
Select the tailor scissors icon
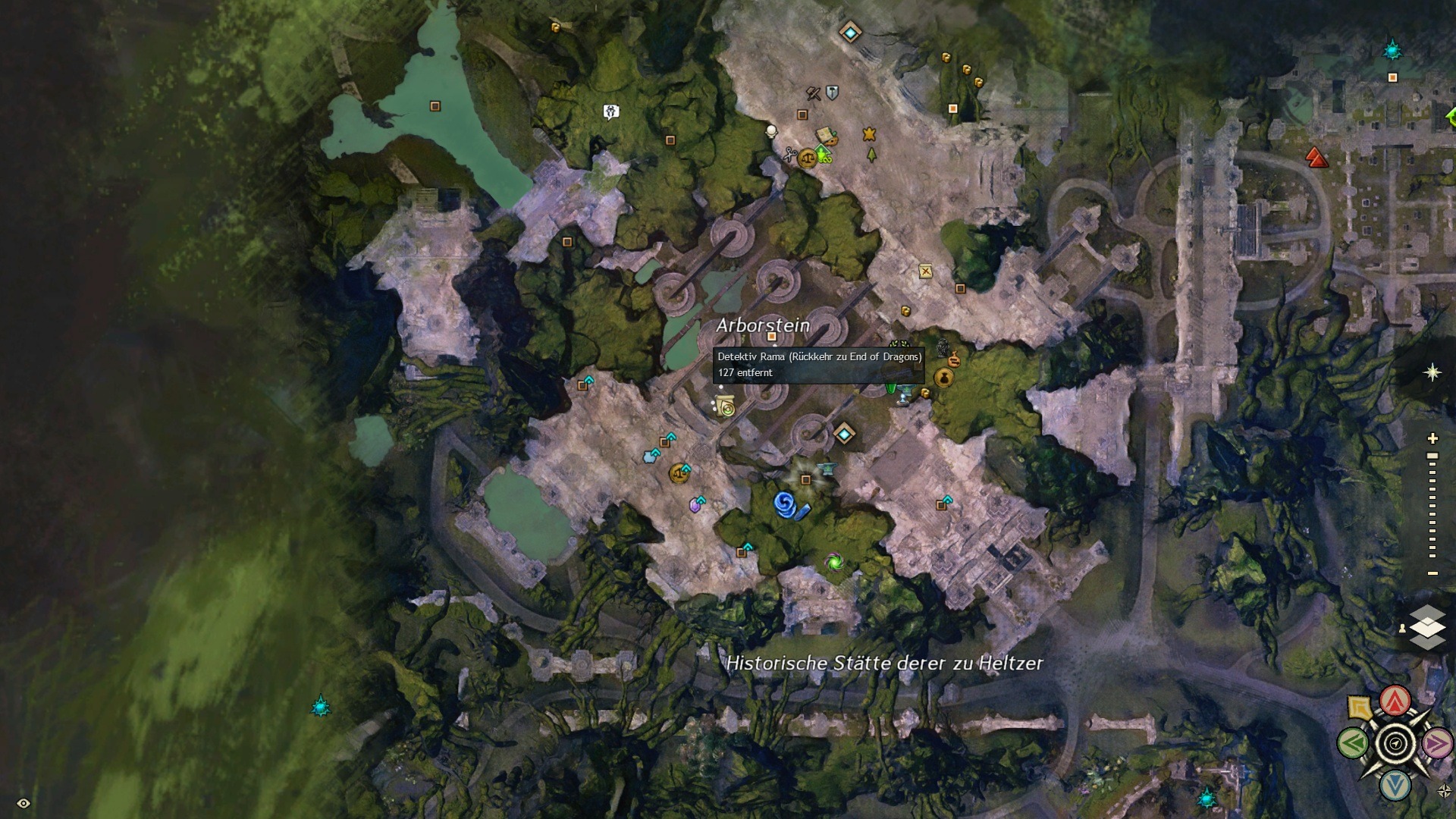coord(789,154)
